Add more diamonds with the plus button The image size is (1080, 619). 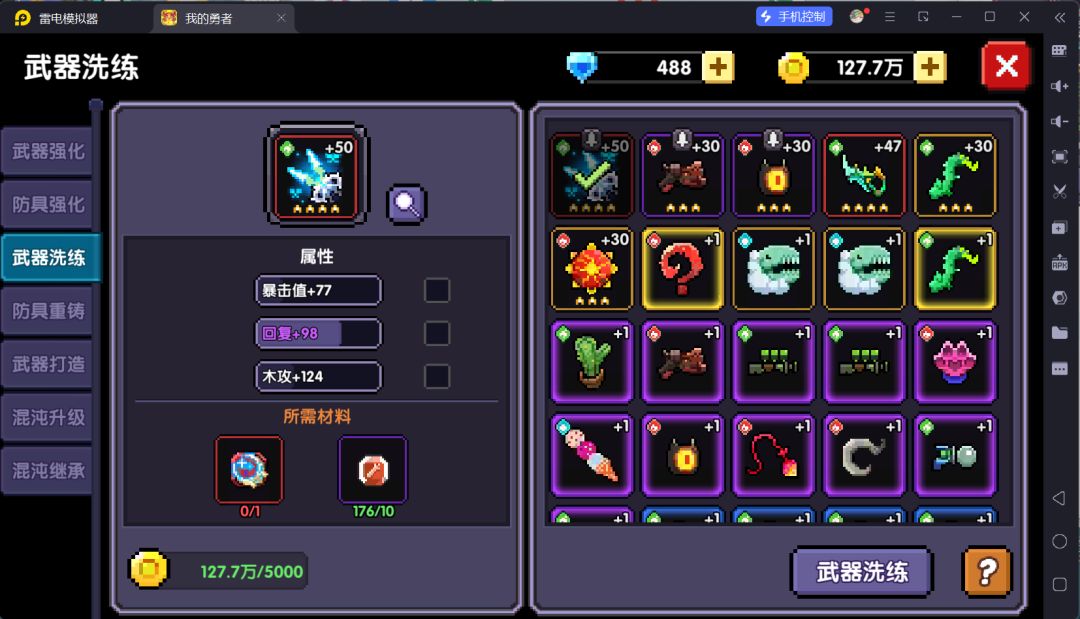[718, 67]
